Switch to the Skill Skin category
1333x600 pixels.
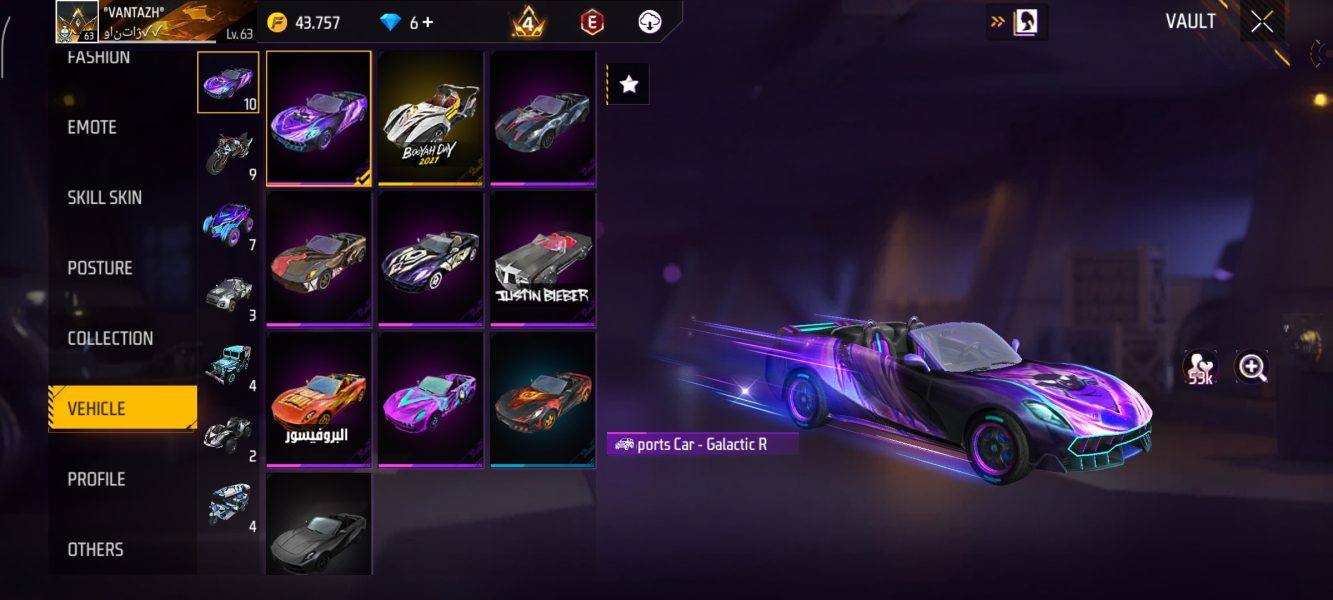(104, 197)
